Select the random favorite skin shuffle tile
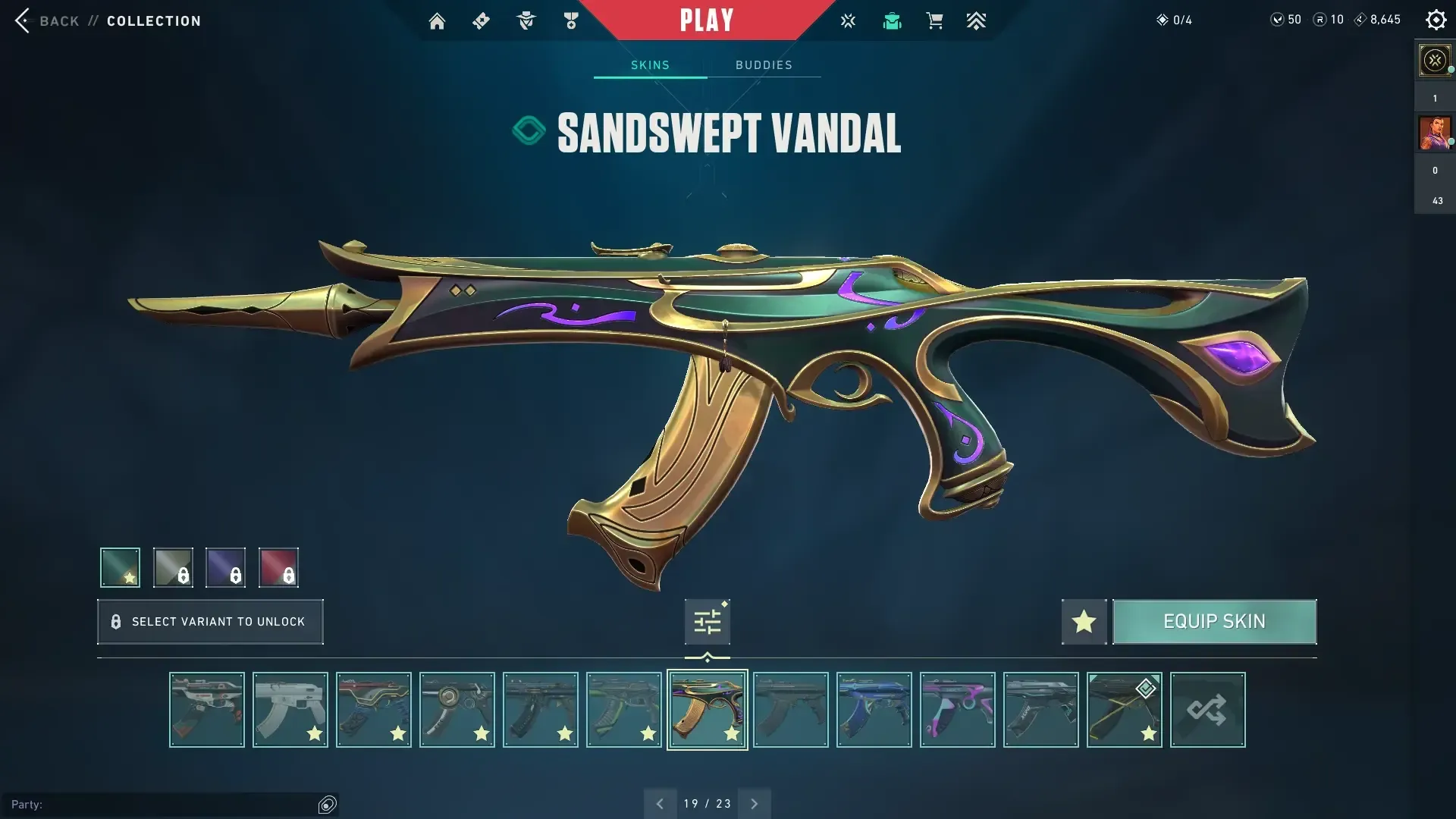This screenshot has height=819, width=1456. (1207, 710)
